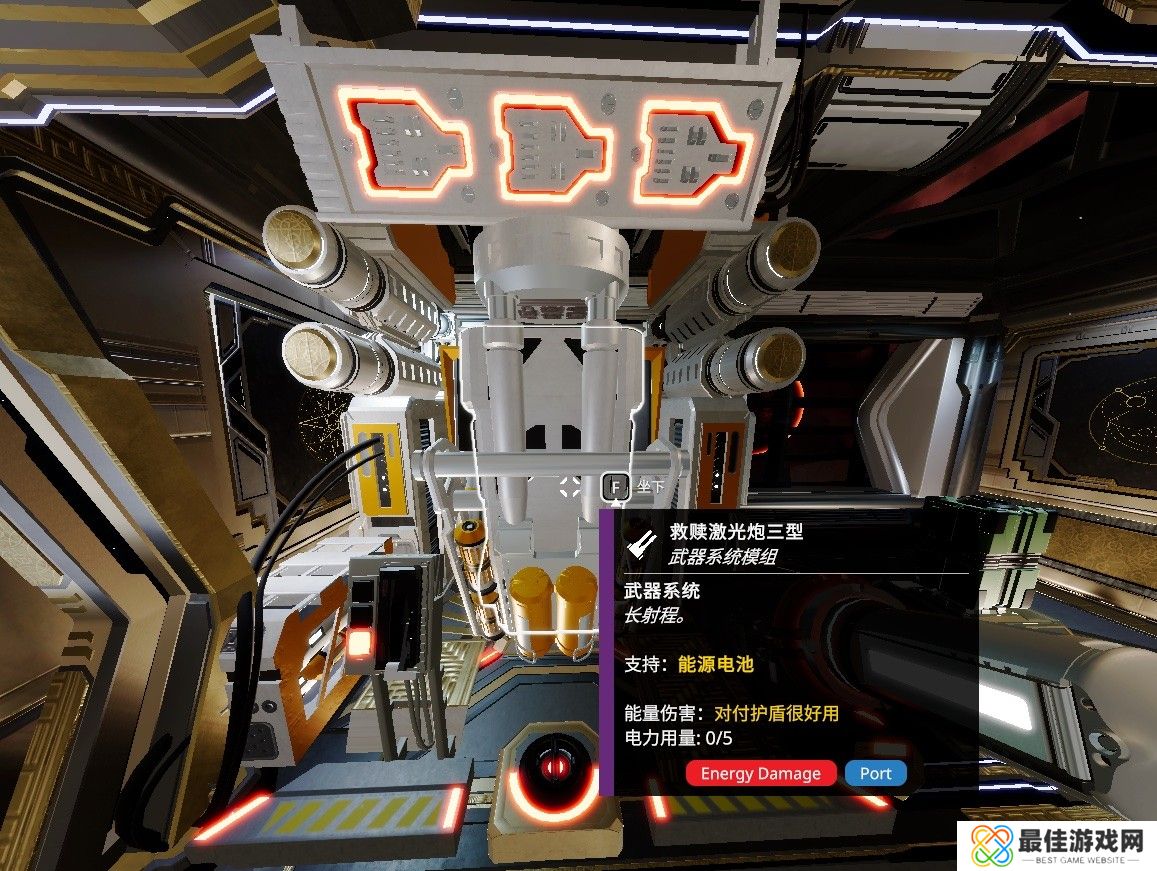The image size is (1157, 871).
Task: Open the 最佳游戏网 watermark logo
Action: [x=1056, y=846]
